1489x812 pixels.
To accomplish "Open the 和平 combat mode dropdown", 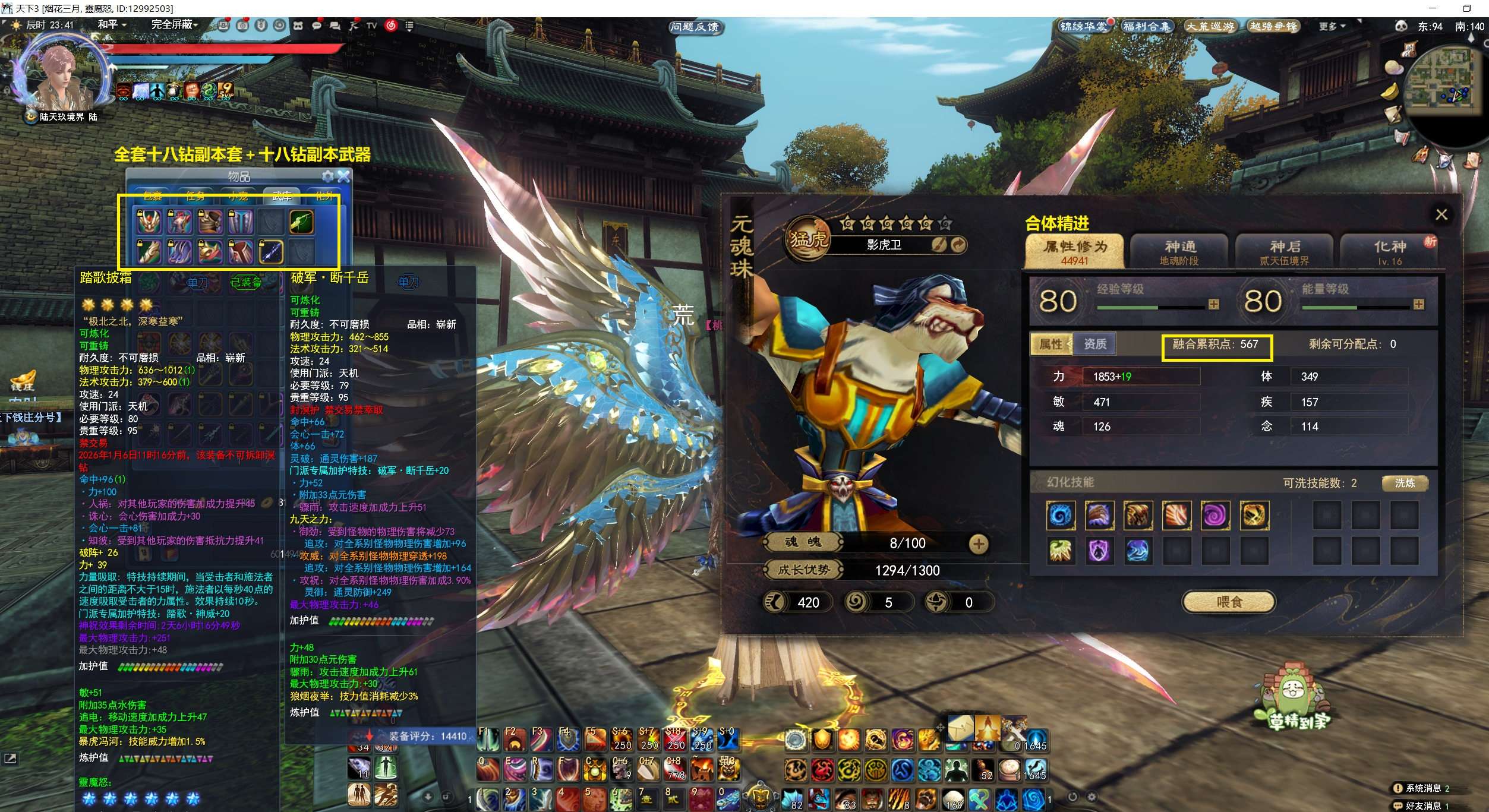I will coord(112,25).
